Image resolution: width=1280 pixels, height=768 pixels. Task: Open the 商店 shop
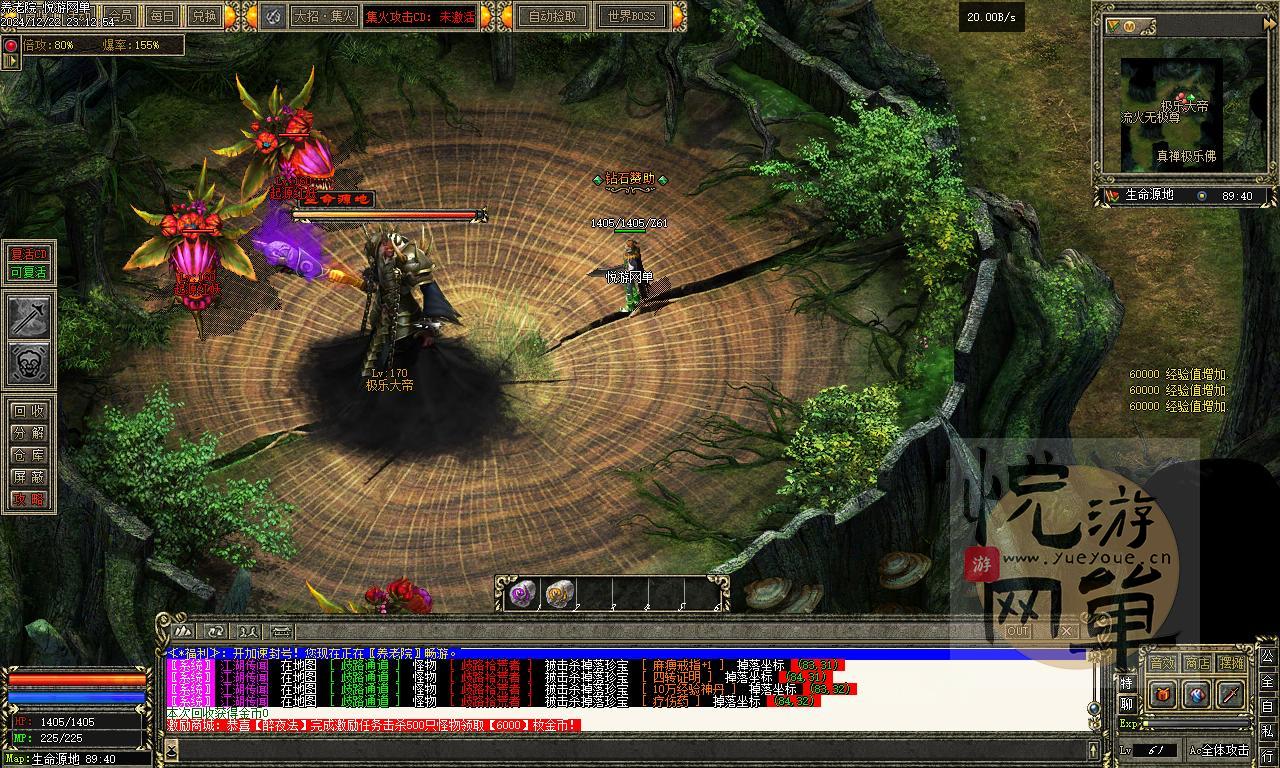tap(1197, 663)
